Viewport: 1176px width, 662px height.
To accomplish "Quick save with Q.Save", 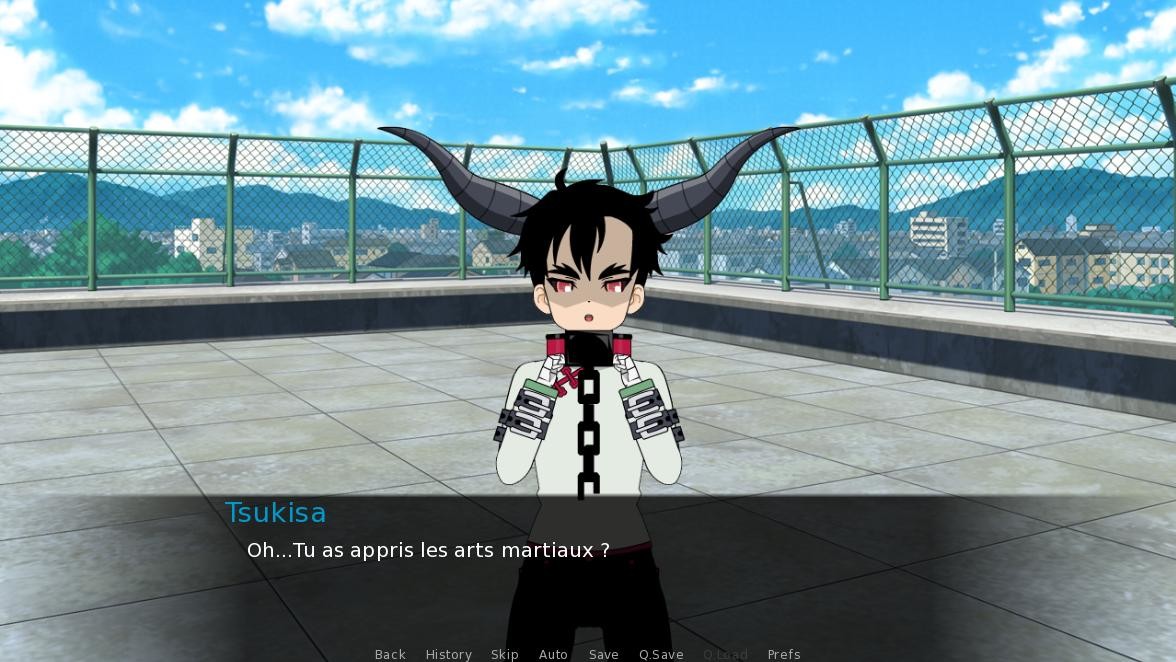I will [x=661, y=654].
